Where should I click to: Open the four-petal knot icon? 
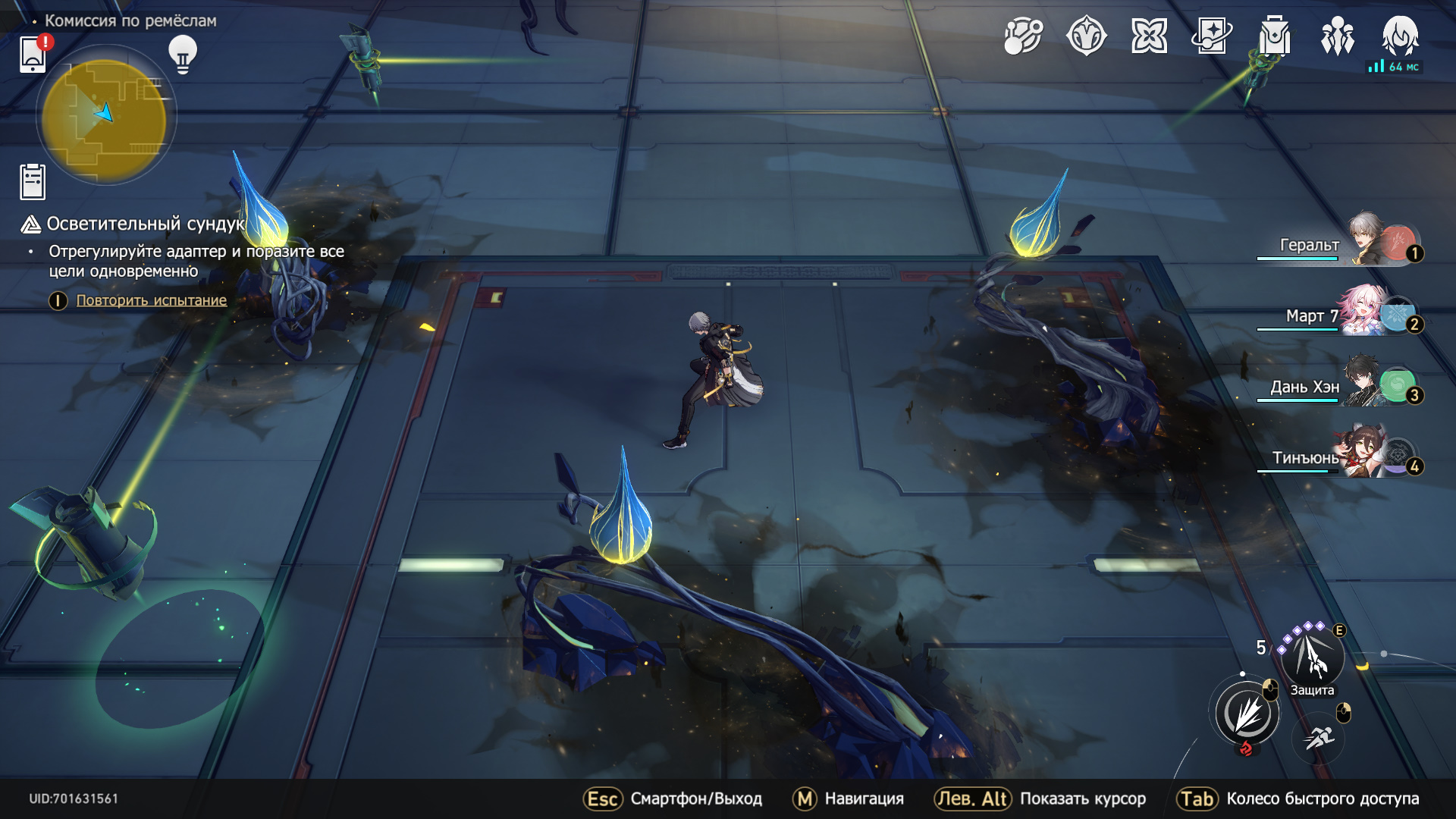point(1149,36)
